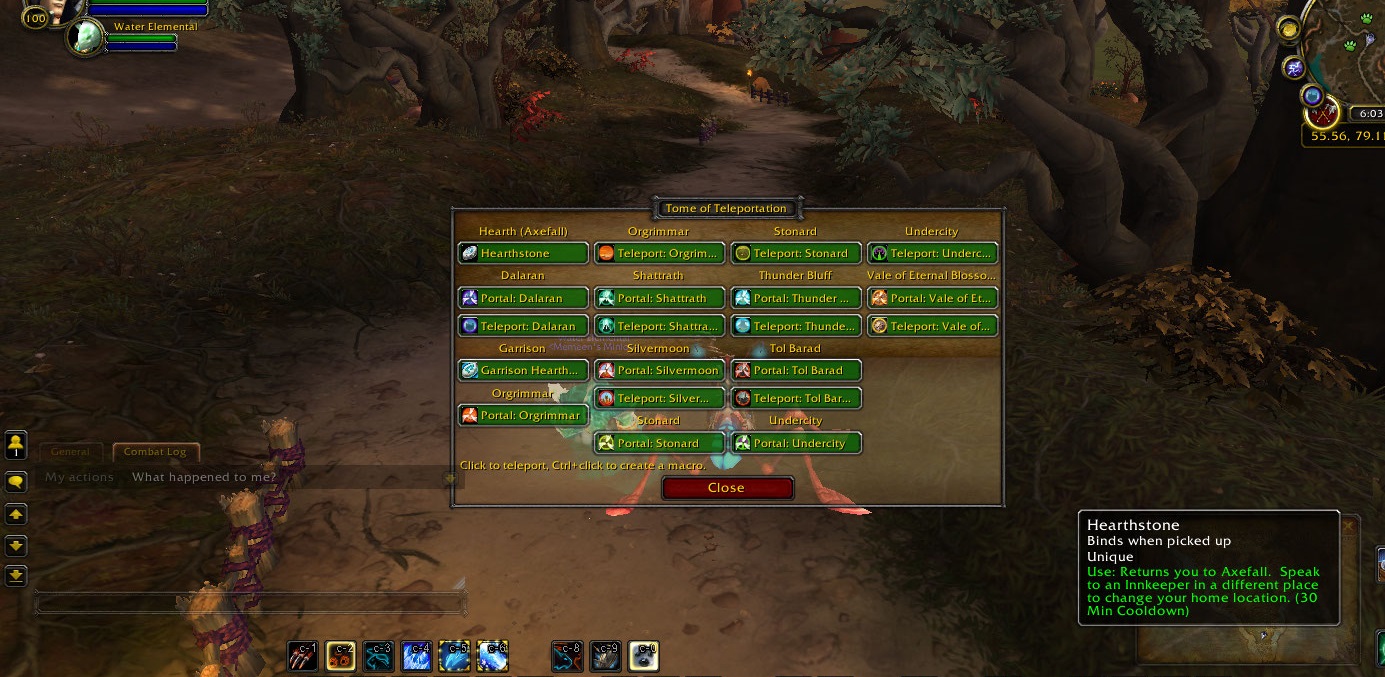Click the Teleport: Dalaran button

[523, 326]
